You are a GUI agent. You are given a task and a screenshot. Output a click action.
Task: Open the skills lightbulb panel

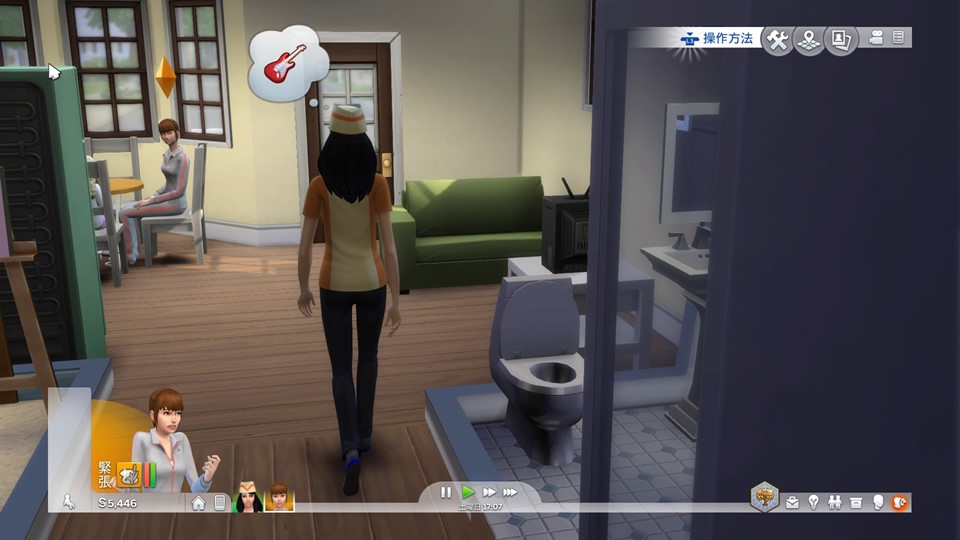click(x=813, y=502)
